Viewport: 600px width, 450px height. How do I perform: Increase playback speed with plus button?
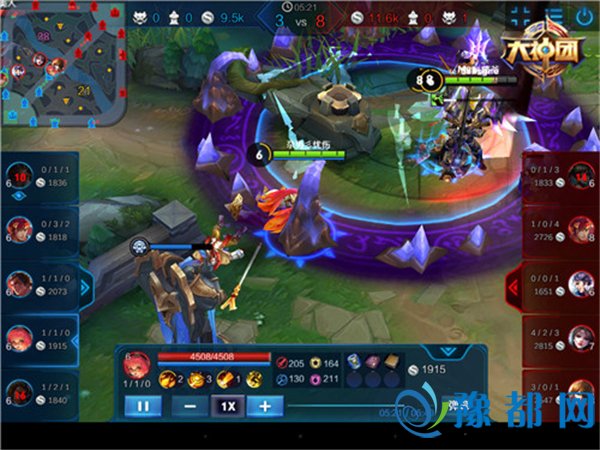pos(265,407)
